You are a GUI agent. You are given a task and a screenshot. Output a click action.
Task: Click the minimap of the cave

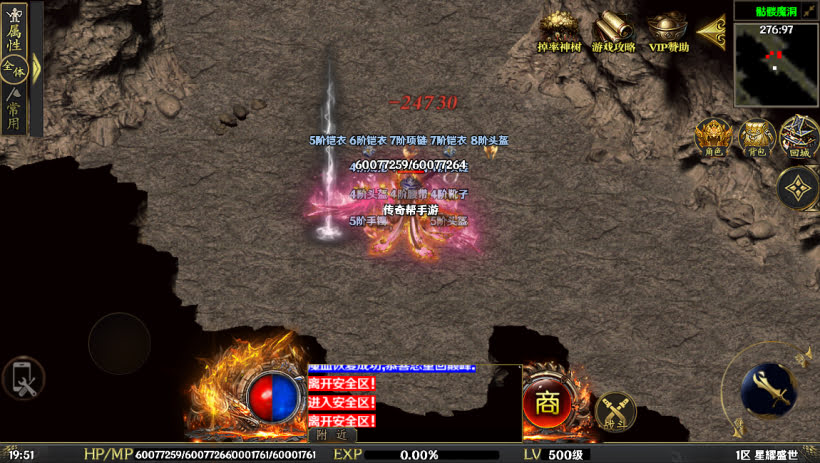coord(776,66)
